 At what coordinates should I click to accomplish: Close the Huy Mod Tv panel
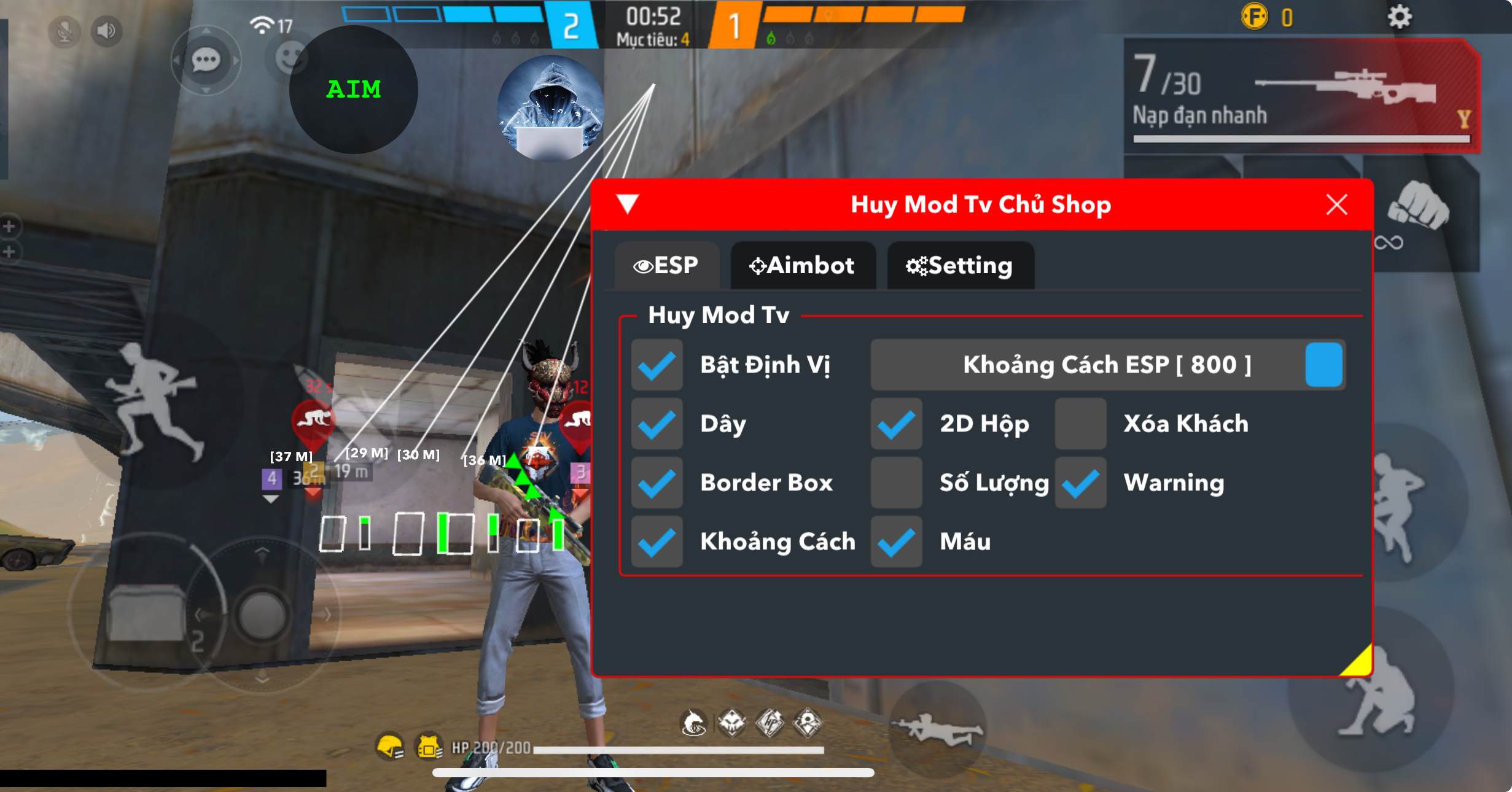[1336, 204]
